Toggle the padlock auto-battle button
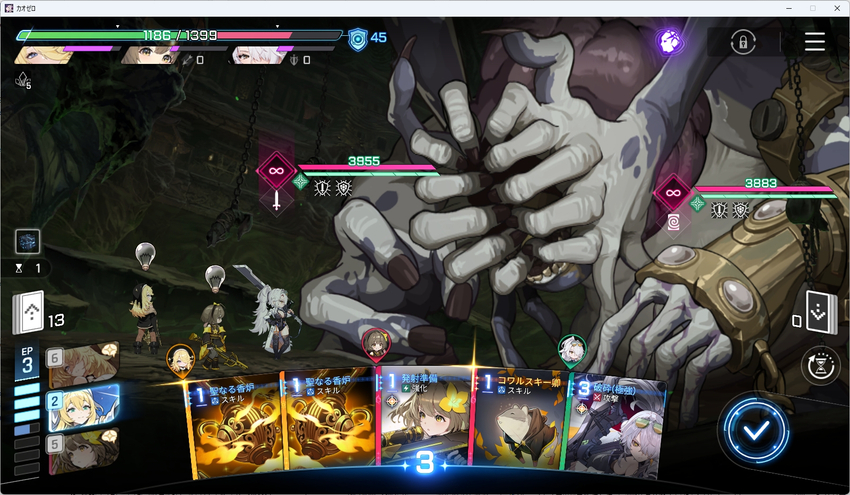This screenshot has width=850, height=495. (741, 42)
